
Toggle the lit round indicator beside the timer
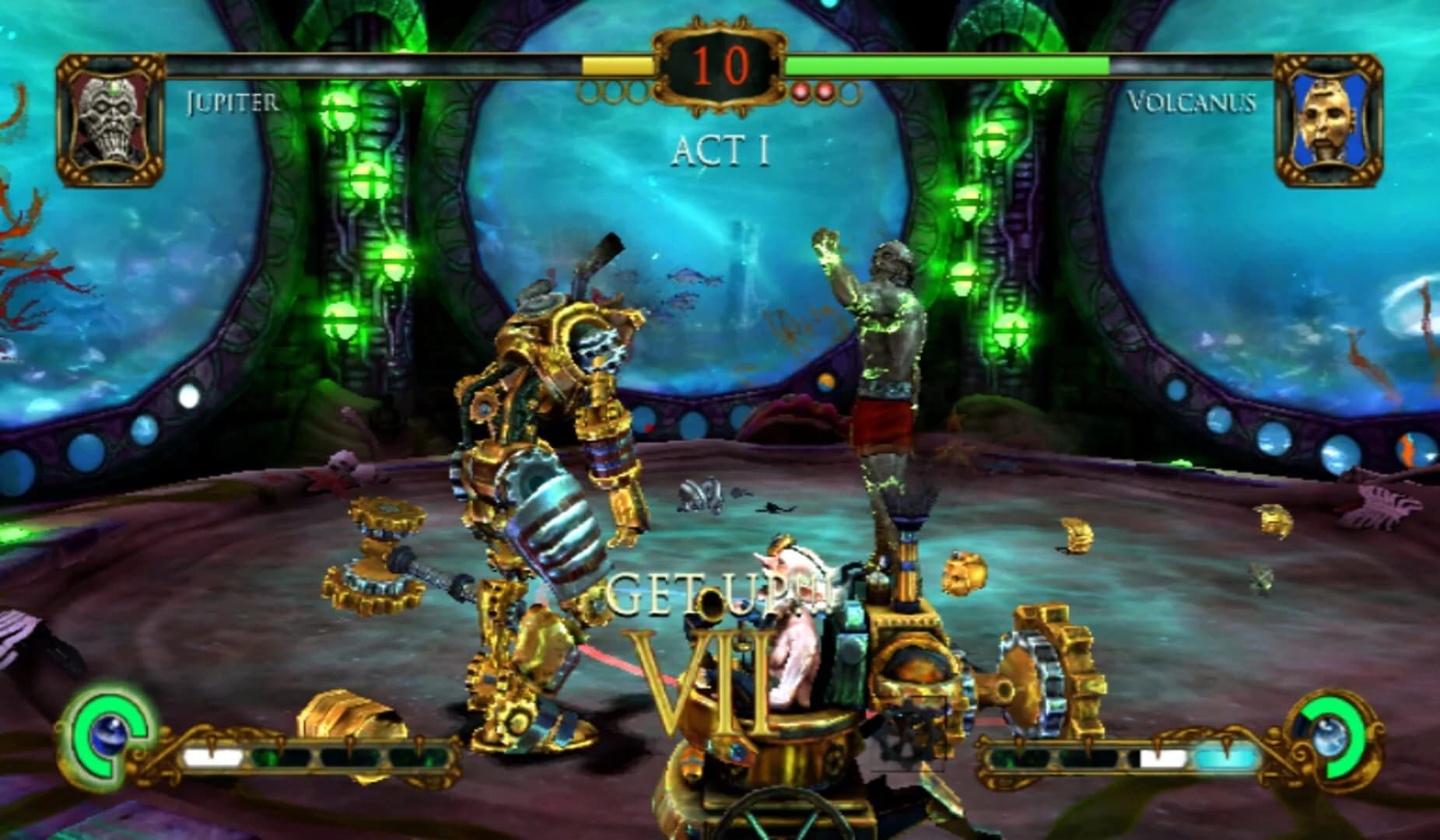tap(801, 92)
